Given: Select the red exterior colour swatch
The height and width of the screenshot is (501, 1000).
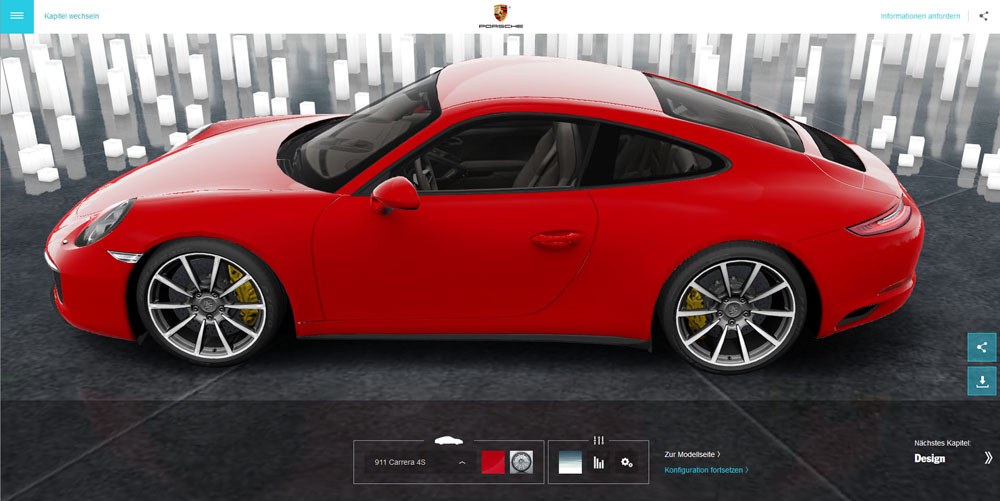Looking at the screenshot, I should 493,462.
